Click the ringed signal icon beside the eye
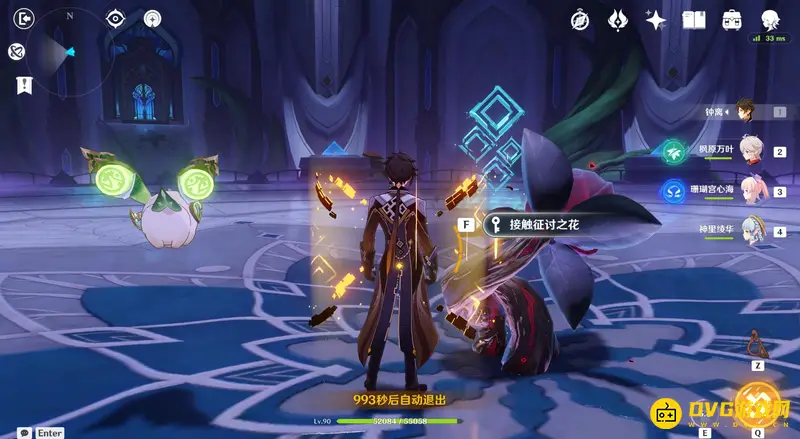Screen dimensions: 800x439 (152, 18)
